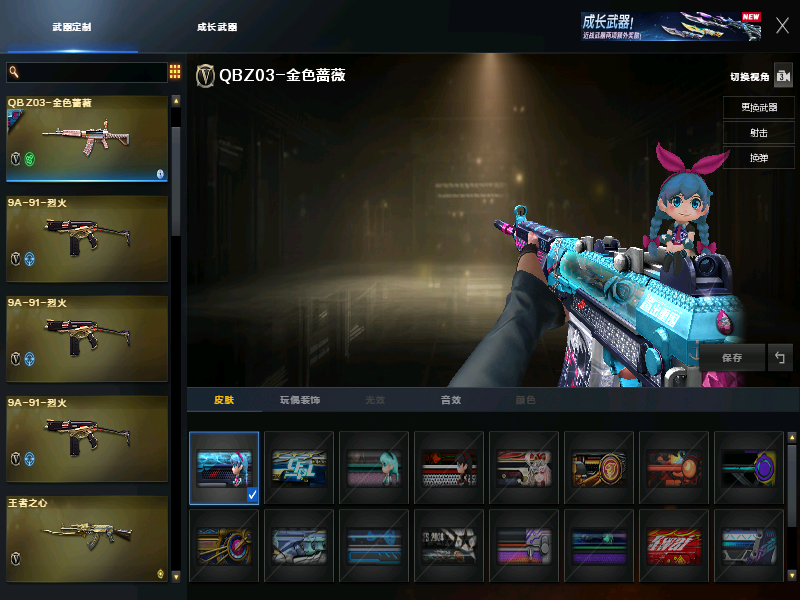Image resolution: width=800 pixels, height=600 pixels.
Task: Toggle the orange grid view icon
Action: [175, 72]
